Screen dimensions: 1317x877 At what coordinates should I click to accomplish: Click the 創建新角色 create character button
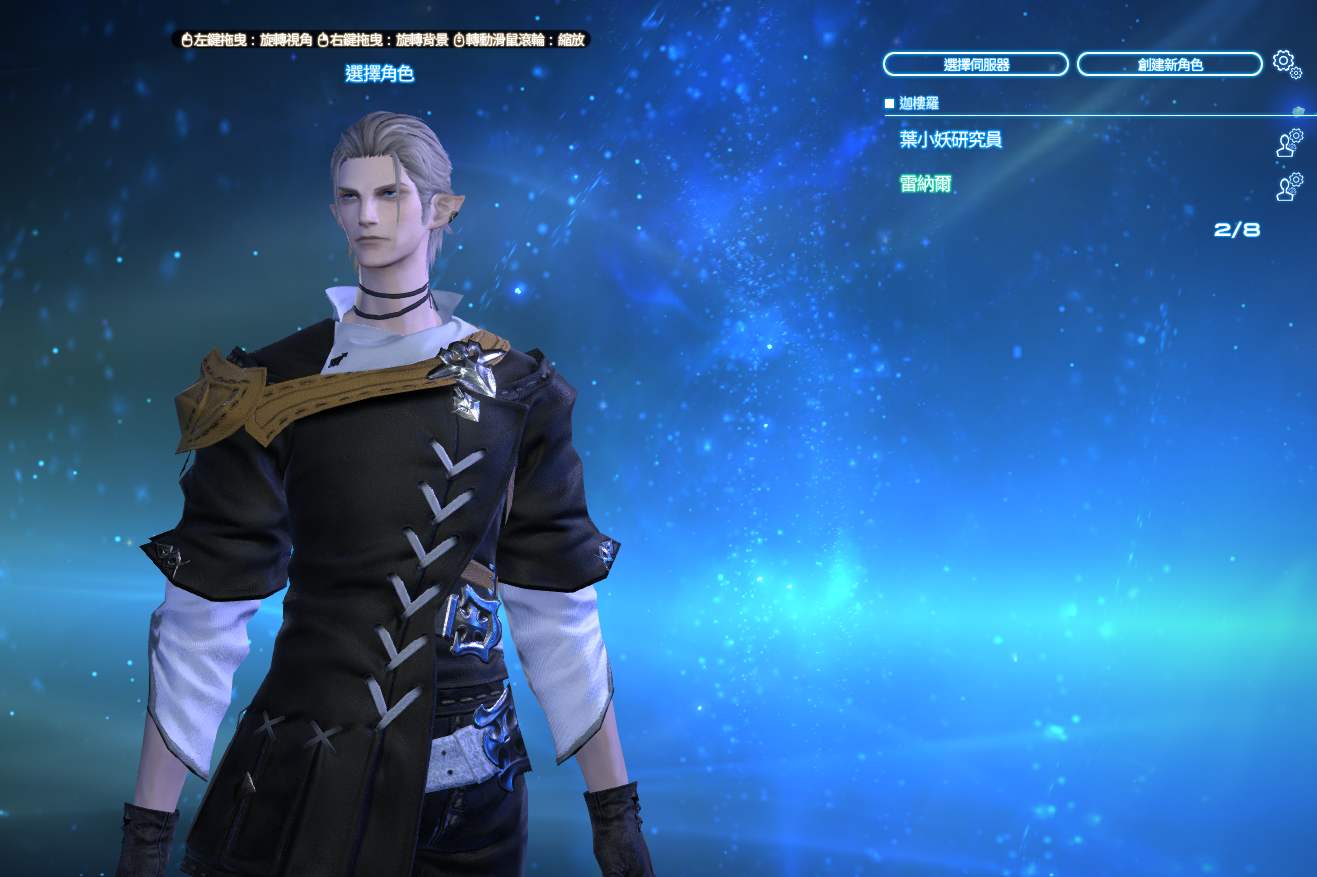click(x=1169, y=65)
